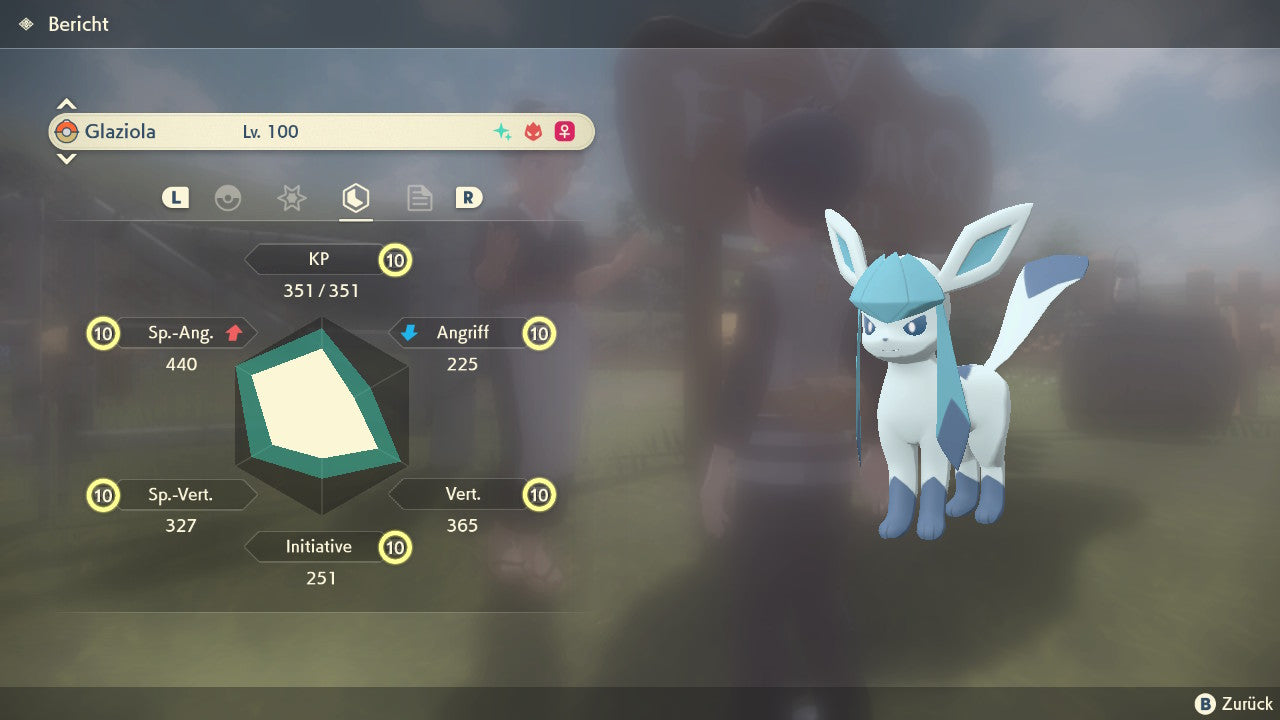The height and width of the screenshot is (720, 1280).
Task: Click the down arrow below Glaziola's name
Action: pyautogui.click(x=66, y=158)
